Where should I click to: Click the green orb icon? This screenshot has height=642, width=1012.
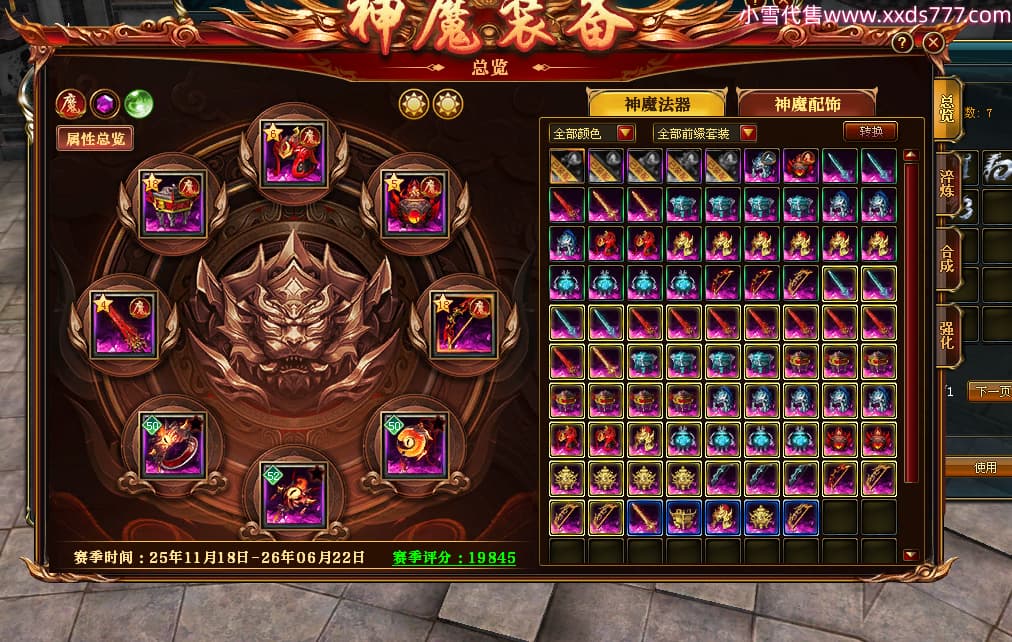pyautogui.click(x=138, y=103)
